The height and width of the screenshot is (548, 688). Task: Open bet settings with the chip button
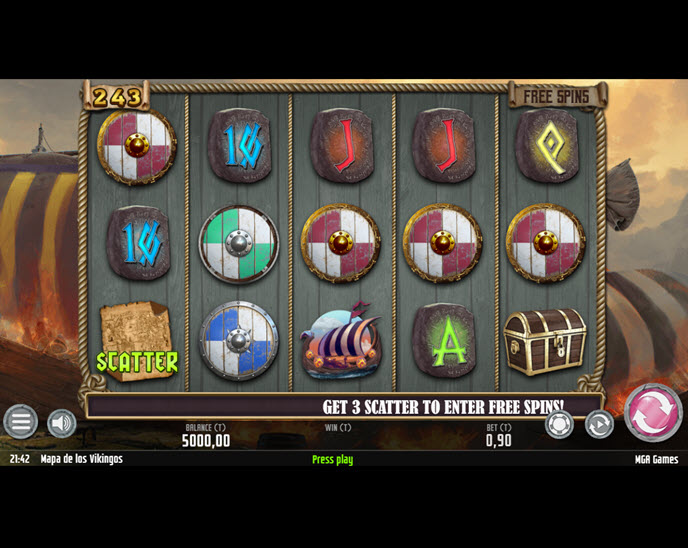coord(559,424)
